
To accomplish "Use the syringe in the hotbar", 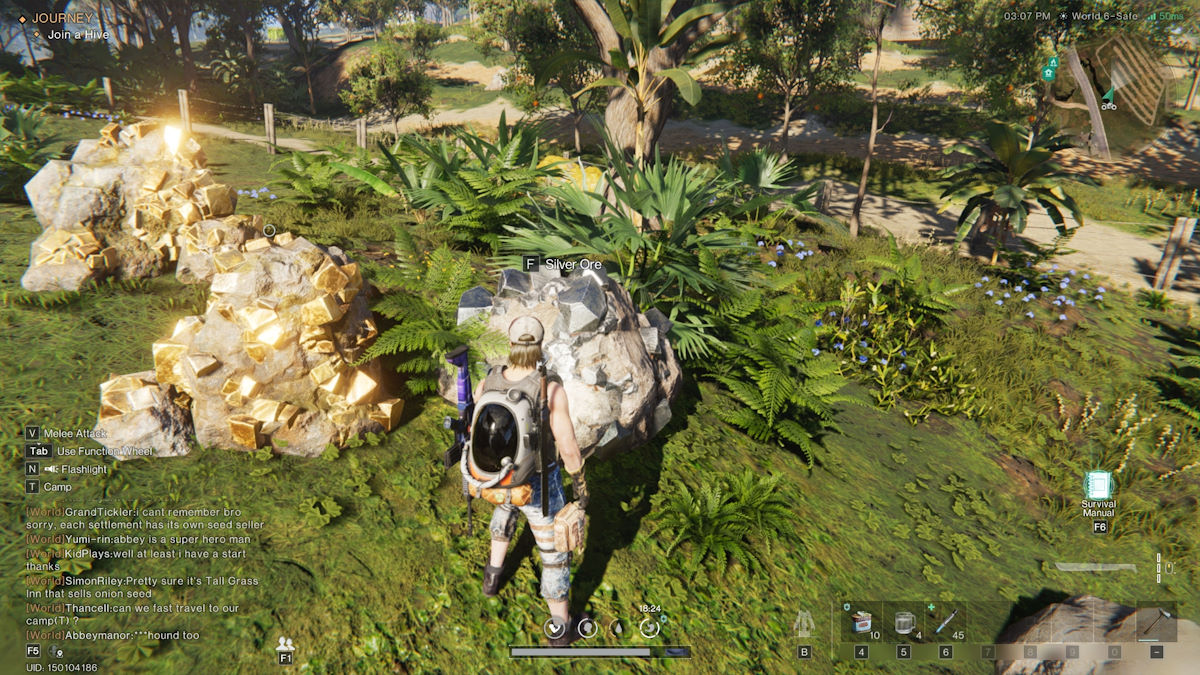I will tap(946, 624).
